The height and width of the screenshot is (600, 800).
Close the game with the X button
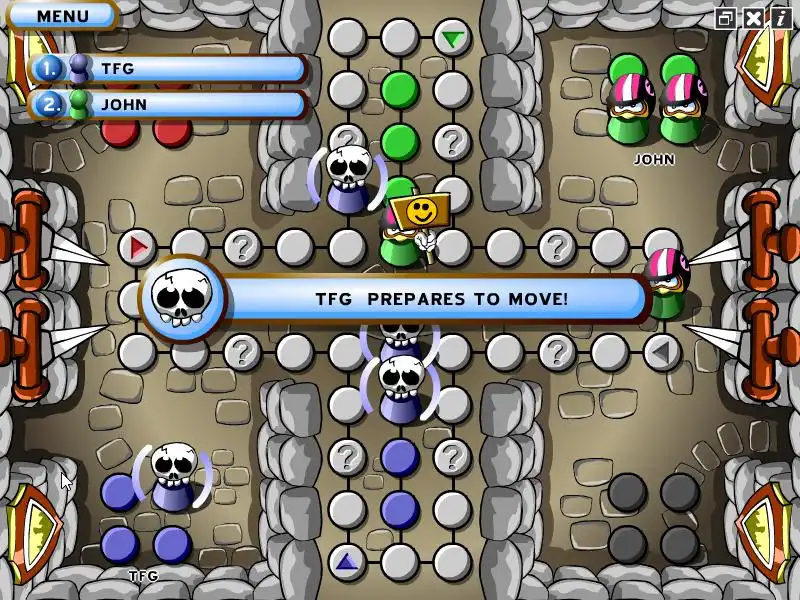752,18
